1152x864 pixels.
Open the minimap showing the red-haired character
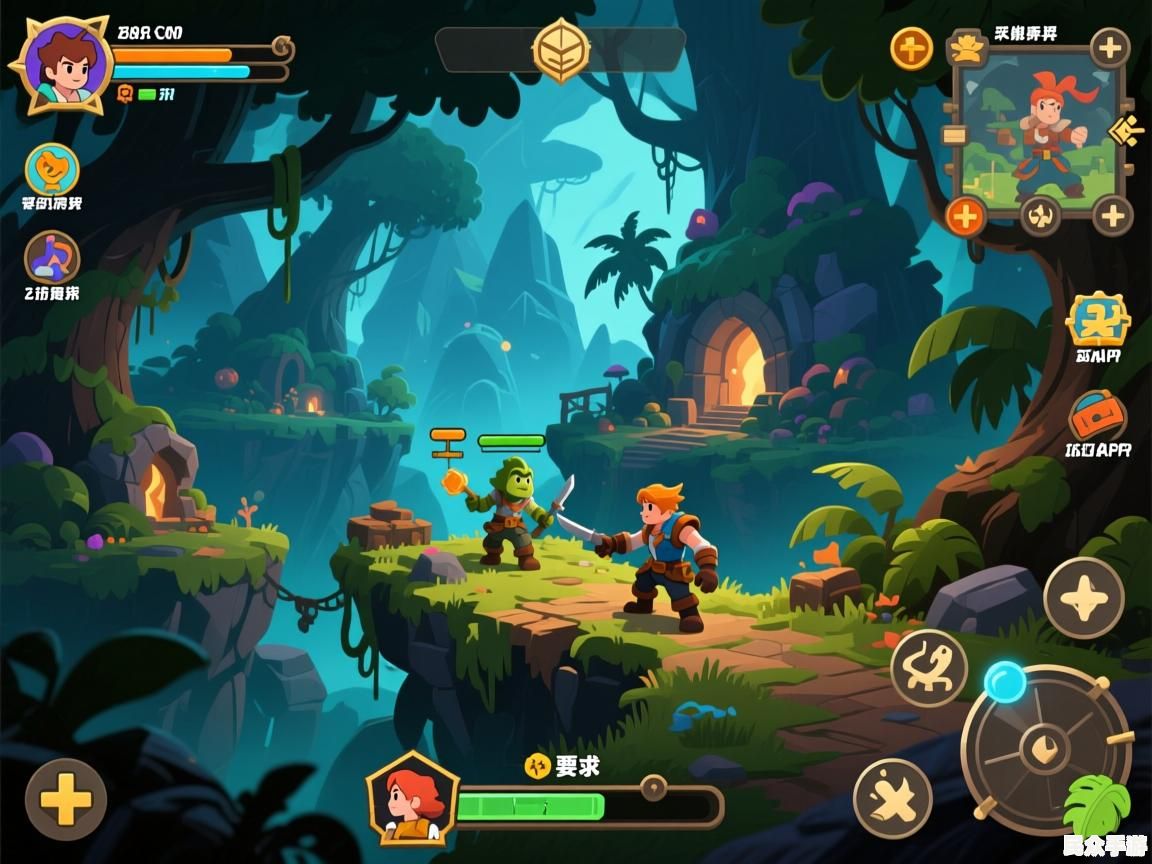[x=1035, y=130]
